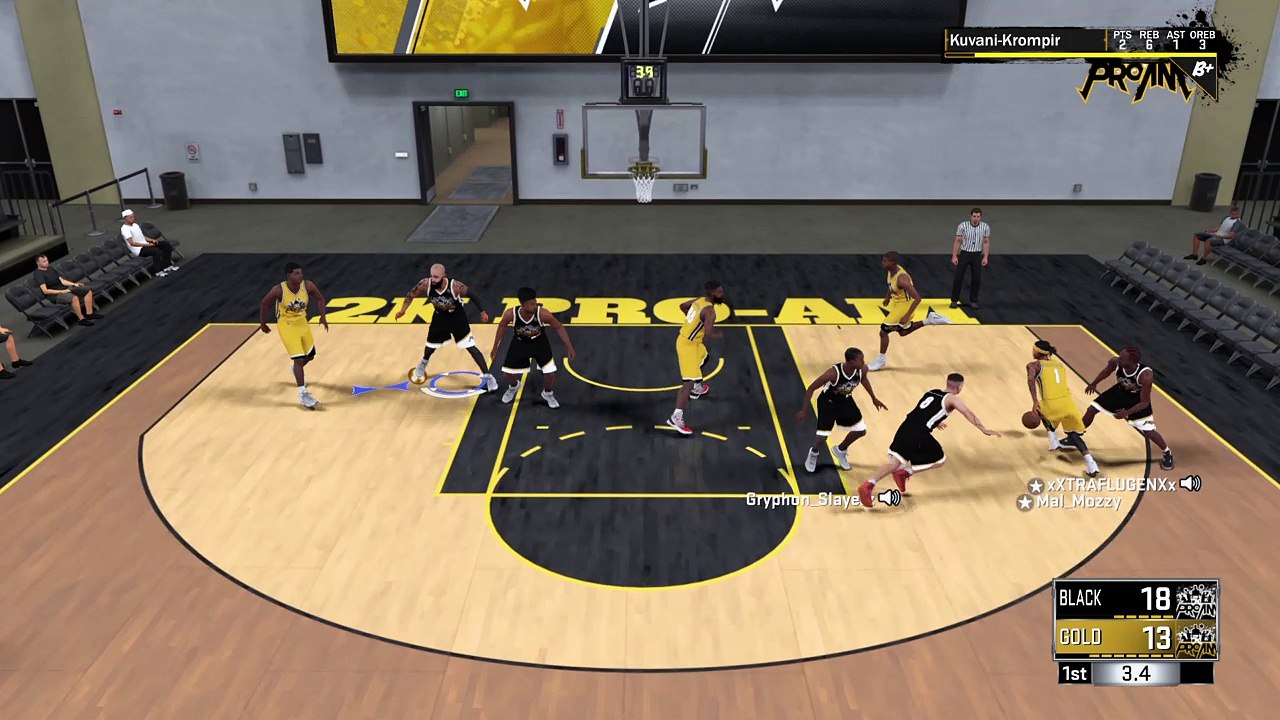Image resolution: width=1280 pixels, height=720 pixels.
Task: Click the speaker icon beside Gryphon_Slaye
Action: [889, 498]
